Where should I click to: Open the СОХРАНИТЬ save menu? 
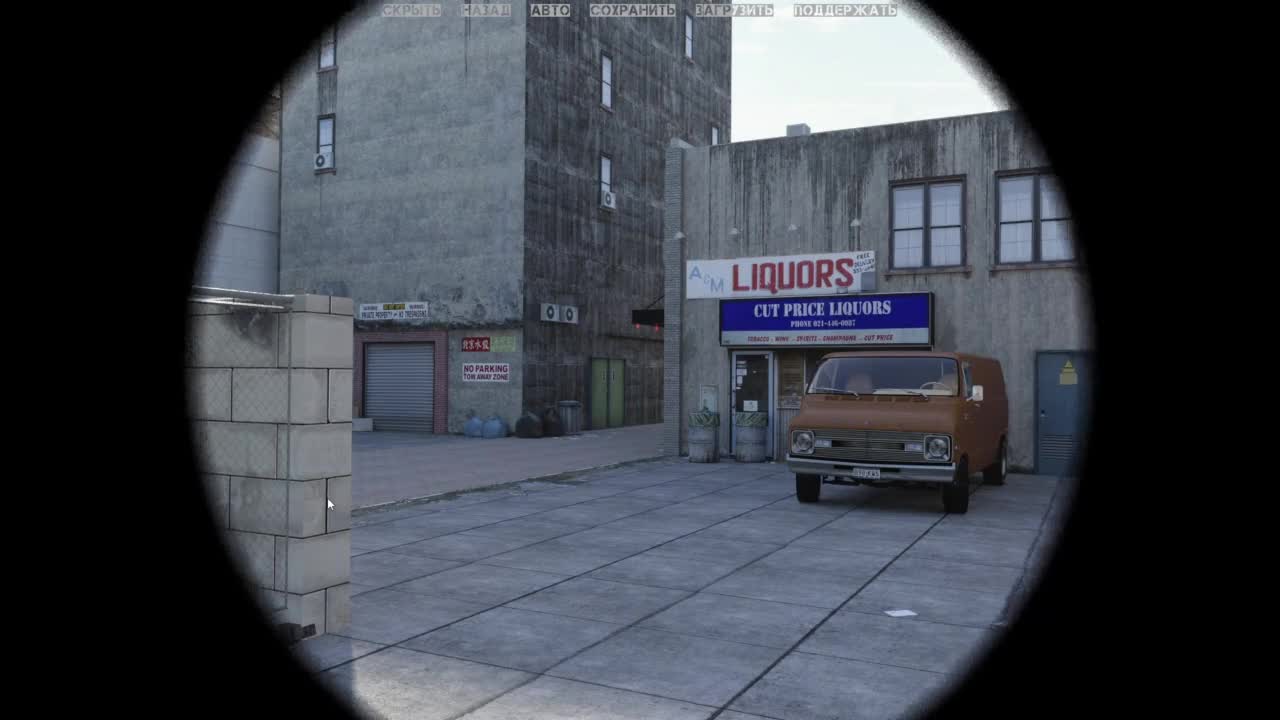tap(632, 10)
